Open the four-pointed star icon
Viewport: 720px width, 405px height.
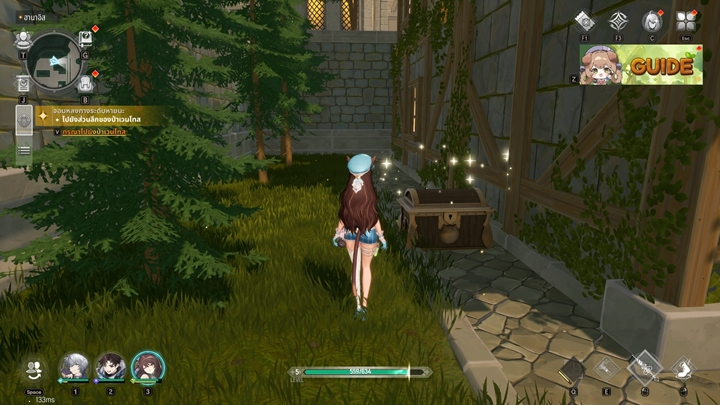(619, 22)
